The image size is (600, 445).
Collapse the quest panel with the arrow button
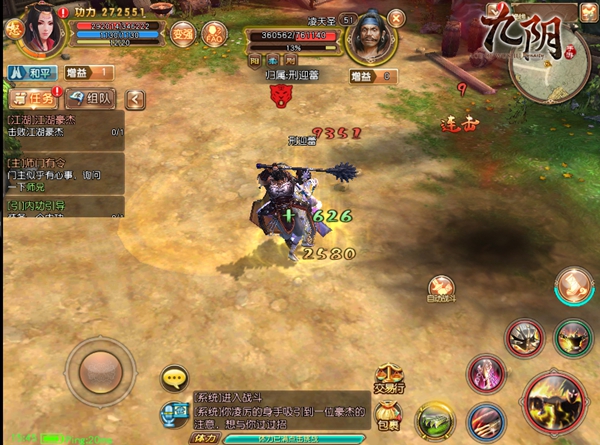point(134,98)
